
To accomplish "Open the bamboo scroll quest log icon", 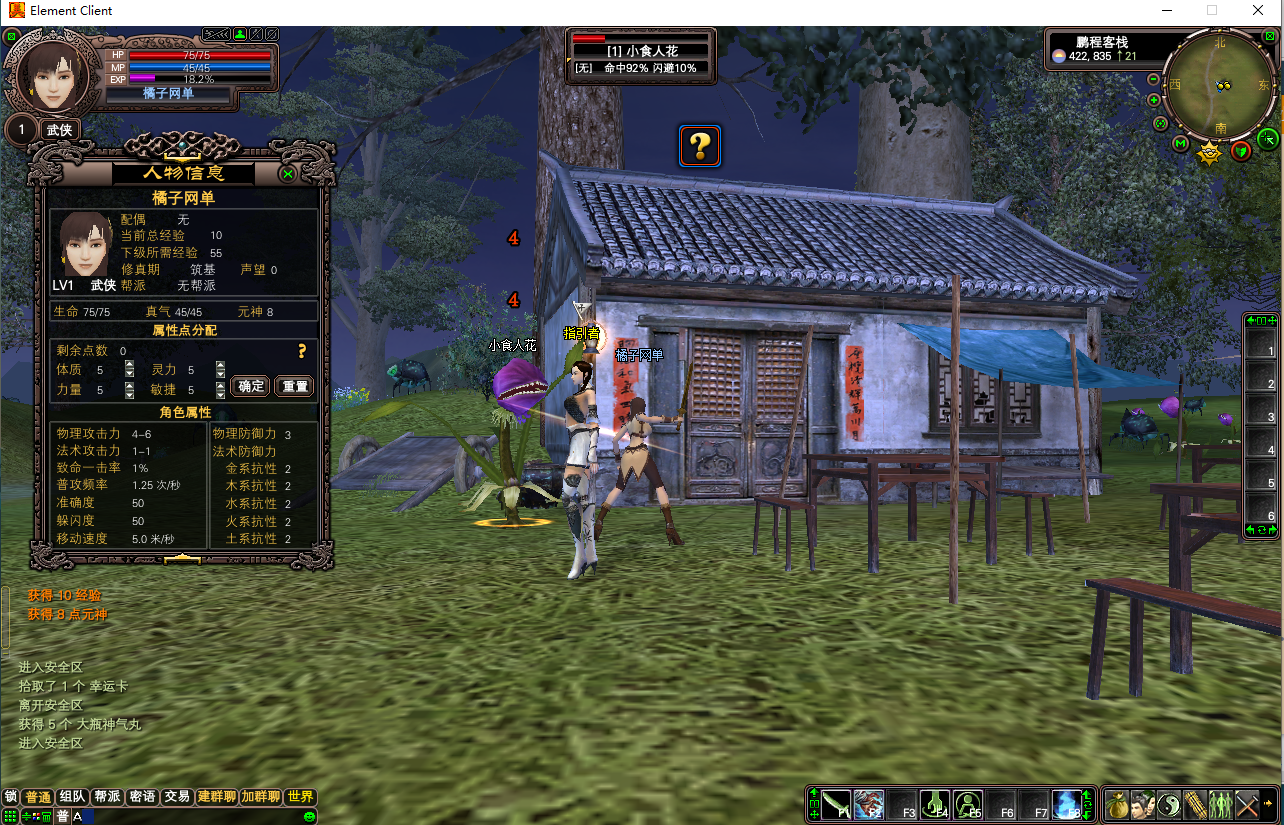I will pos(1196,804).
